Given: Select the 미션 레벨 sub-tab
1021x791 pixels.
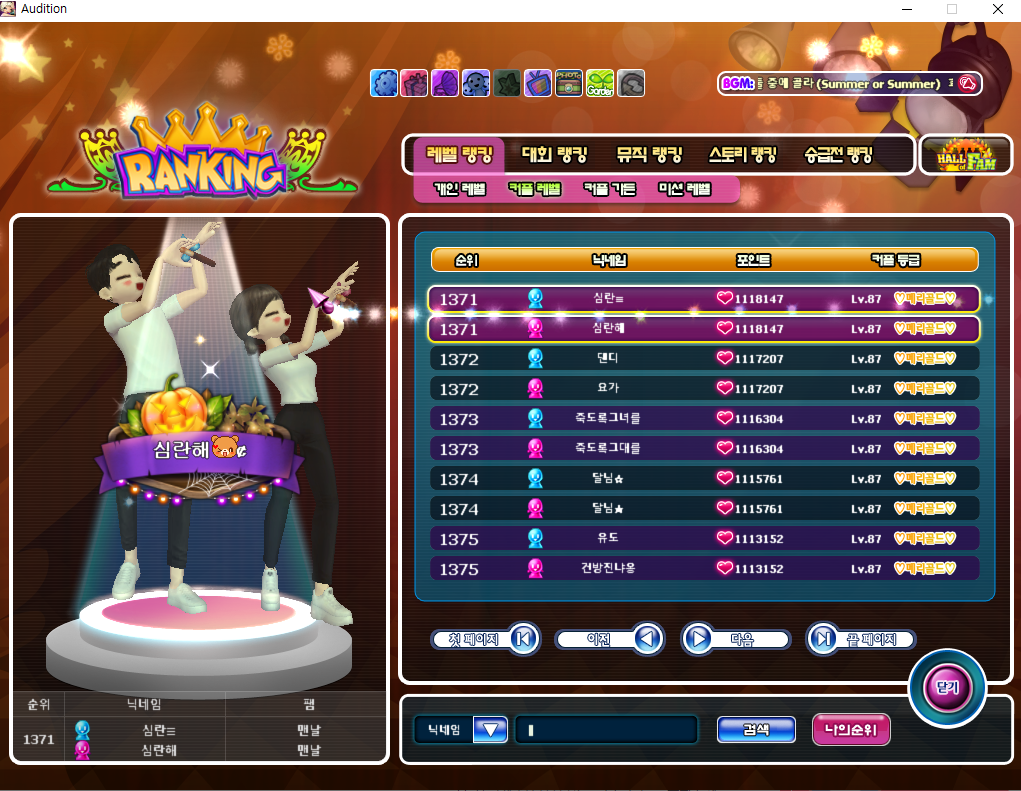Looking at the screenshot, I should click(684, 189).
